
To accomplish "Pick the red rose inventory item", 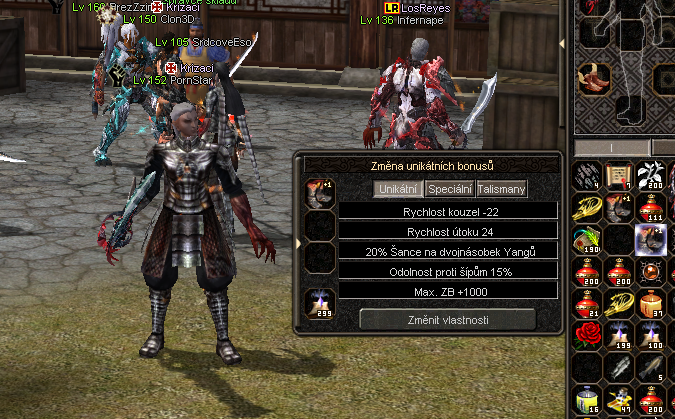I will [x=589, y=335].
